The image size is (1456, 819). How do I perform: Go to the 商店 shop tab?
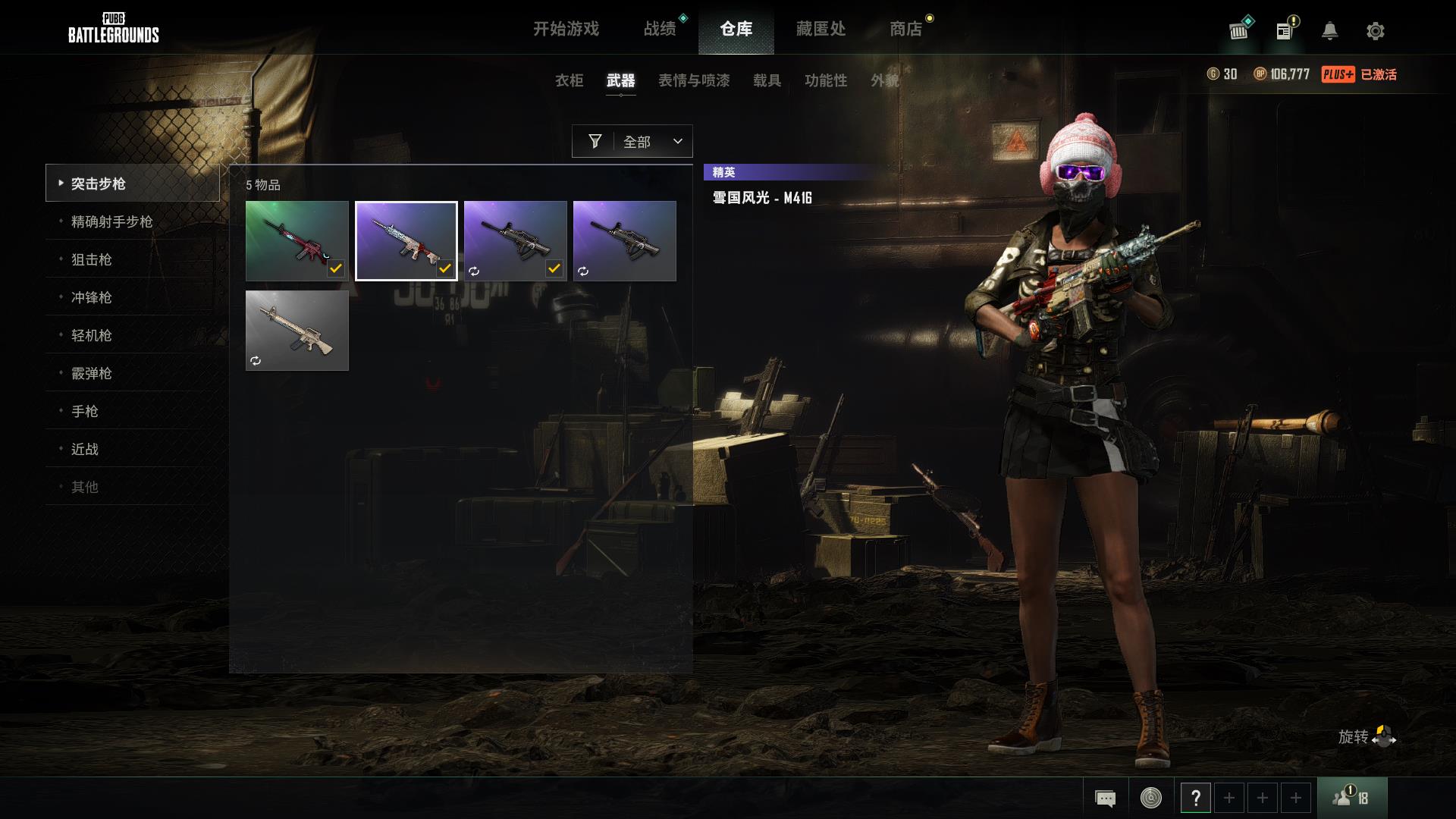[905, 29]
